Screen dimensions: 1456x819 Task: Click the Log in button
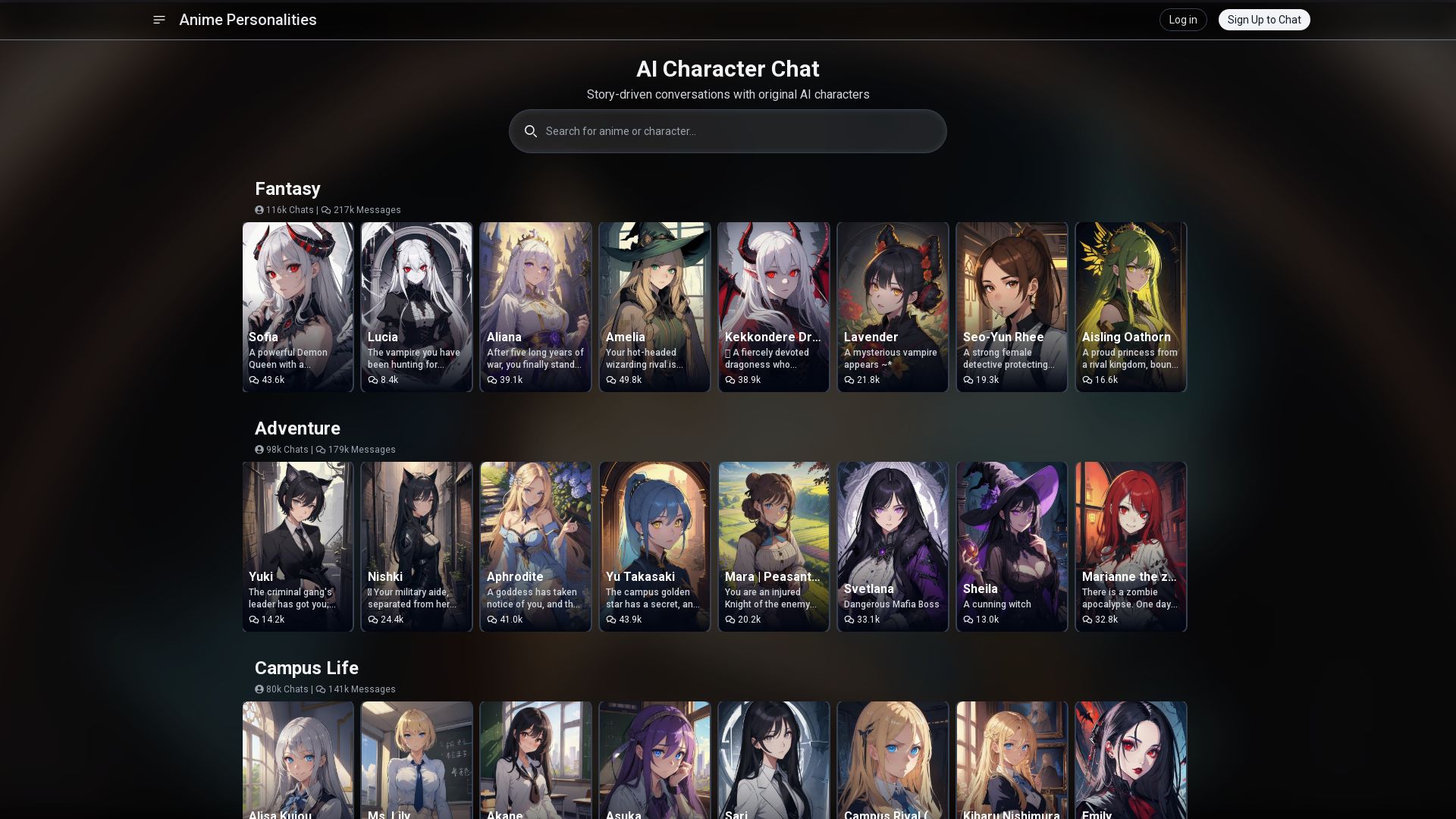click(1182, 20)
